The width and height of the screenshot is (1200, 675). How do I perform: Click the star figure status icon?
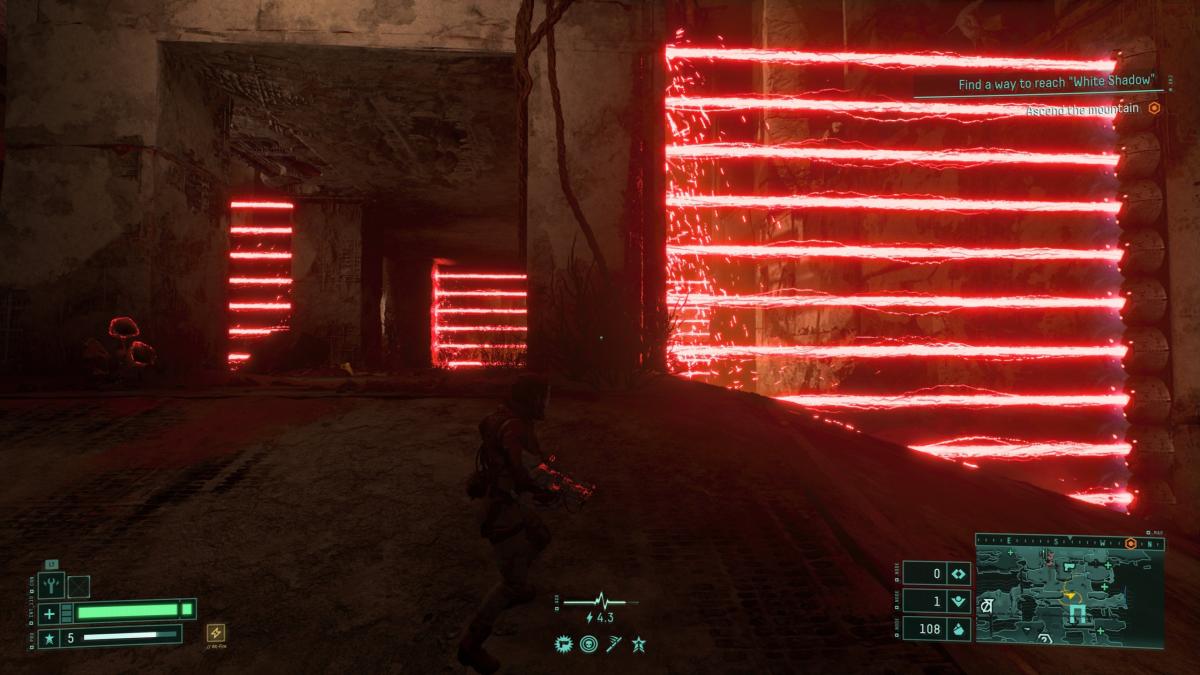point(638,644)
